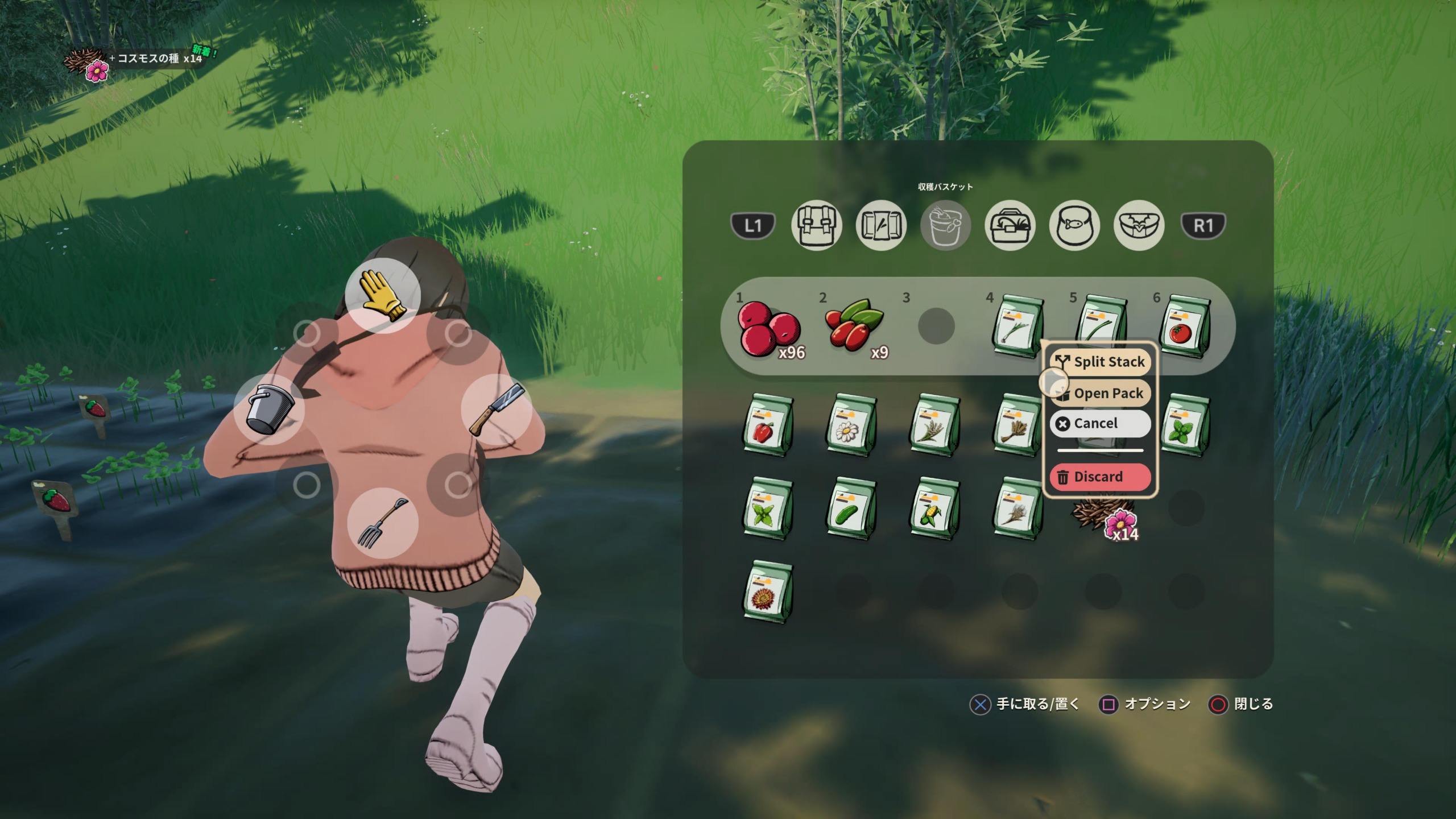Choose the red bell pepper seed pack
Viewport: 1456px width, 819px height.
point(768,425)
